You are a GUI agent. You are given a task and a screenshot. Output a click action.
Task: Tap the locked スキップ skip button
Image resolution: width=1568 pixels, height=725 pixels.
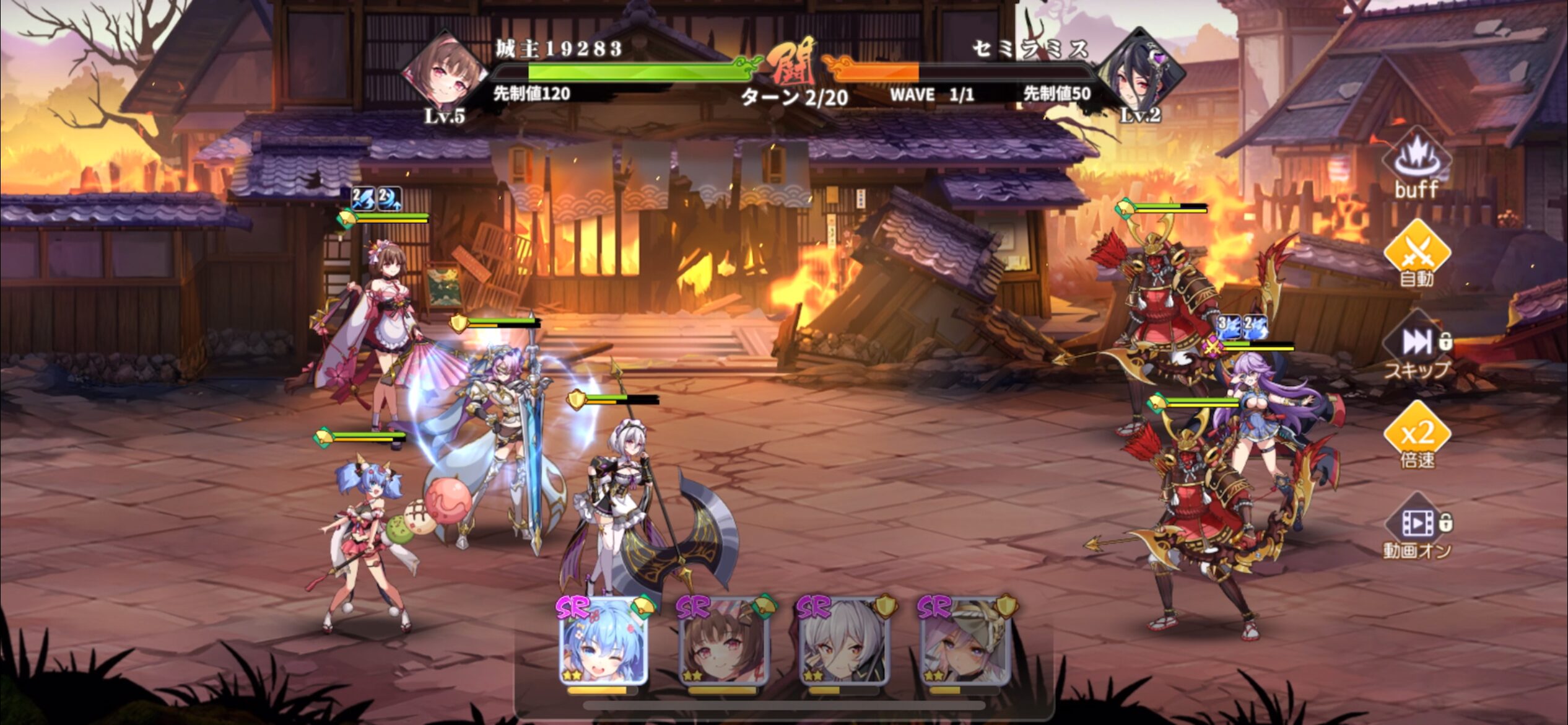click(1417, 346)
